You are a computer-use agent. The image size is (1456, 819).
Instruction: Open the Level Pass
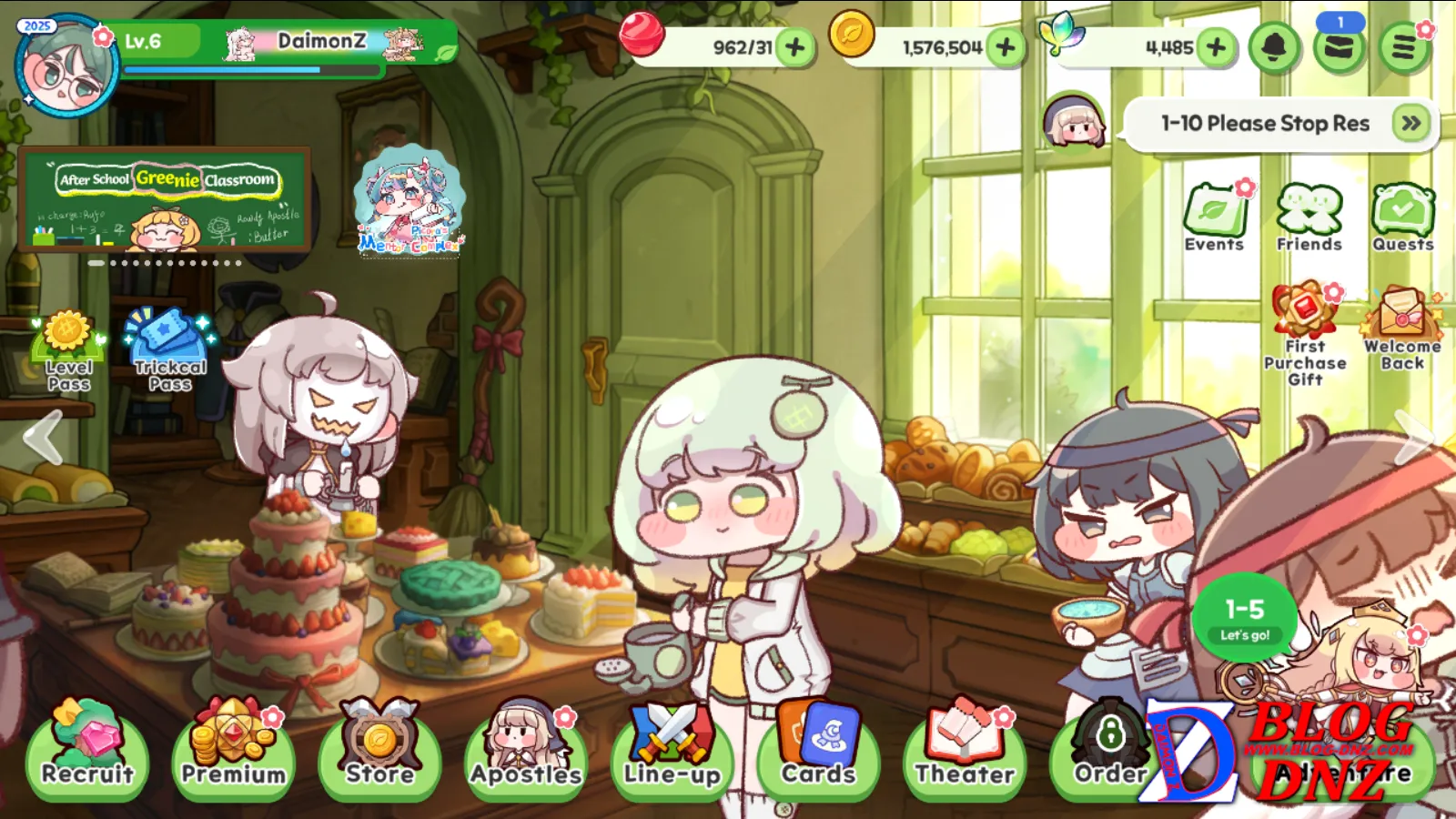click(x=68, y=350)
